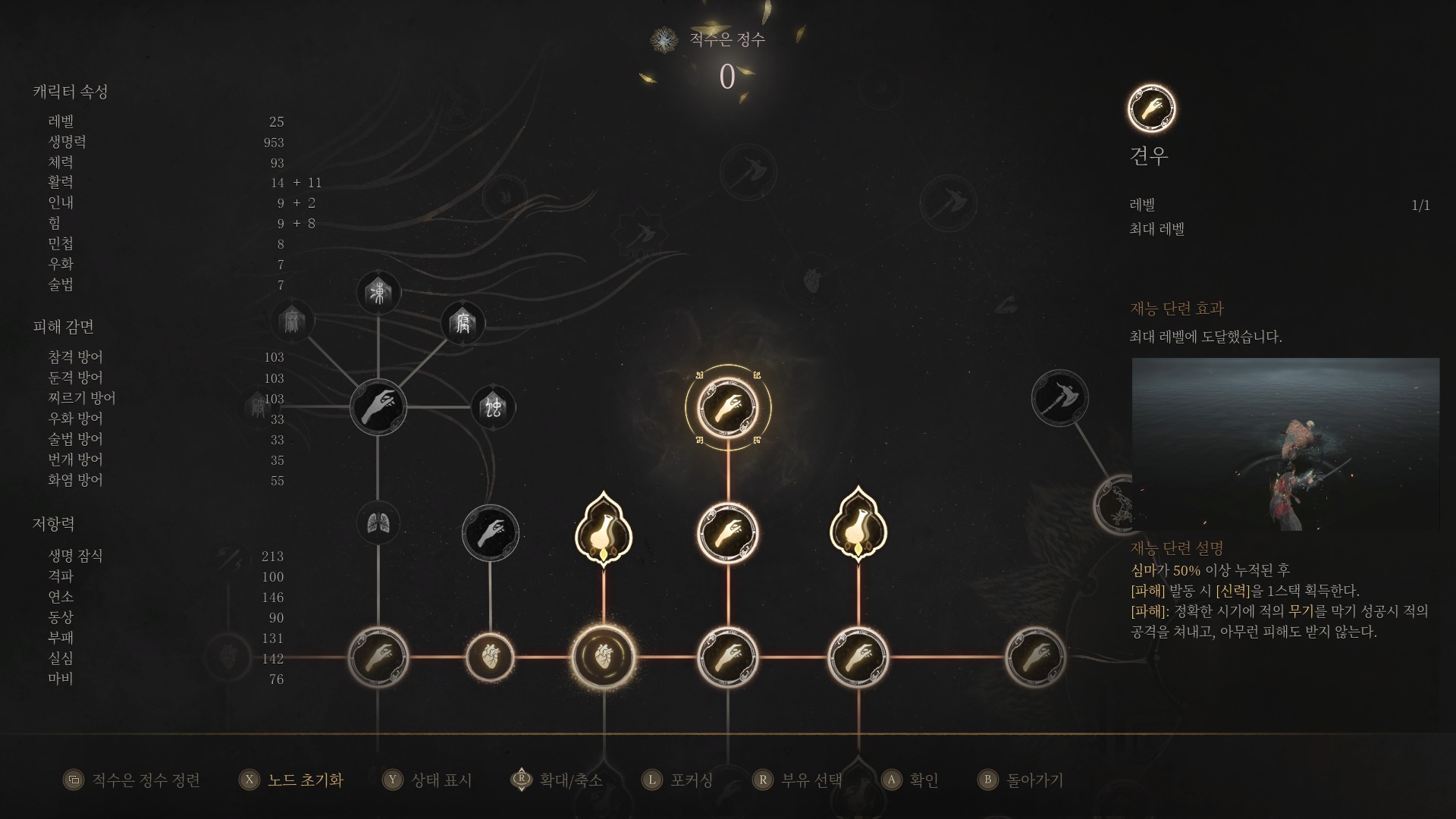Select the 腐 glyph talent node
1456x819 pixels.
[x=463, y=324]
